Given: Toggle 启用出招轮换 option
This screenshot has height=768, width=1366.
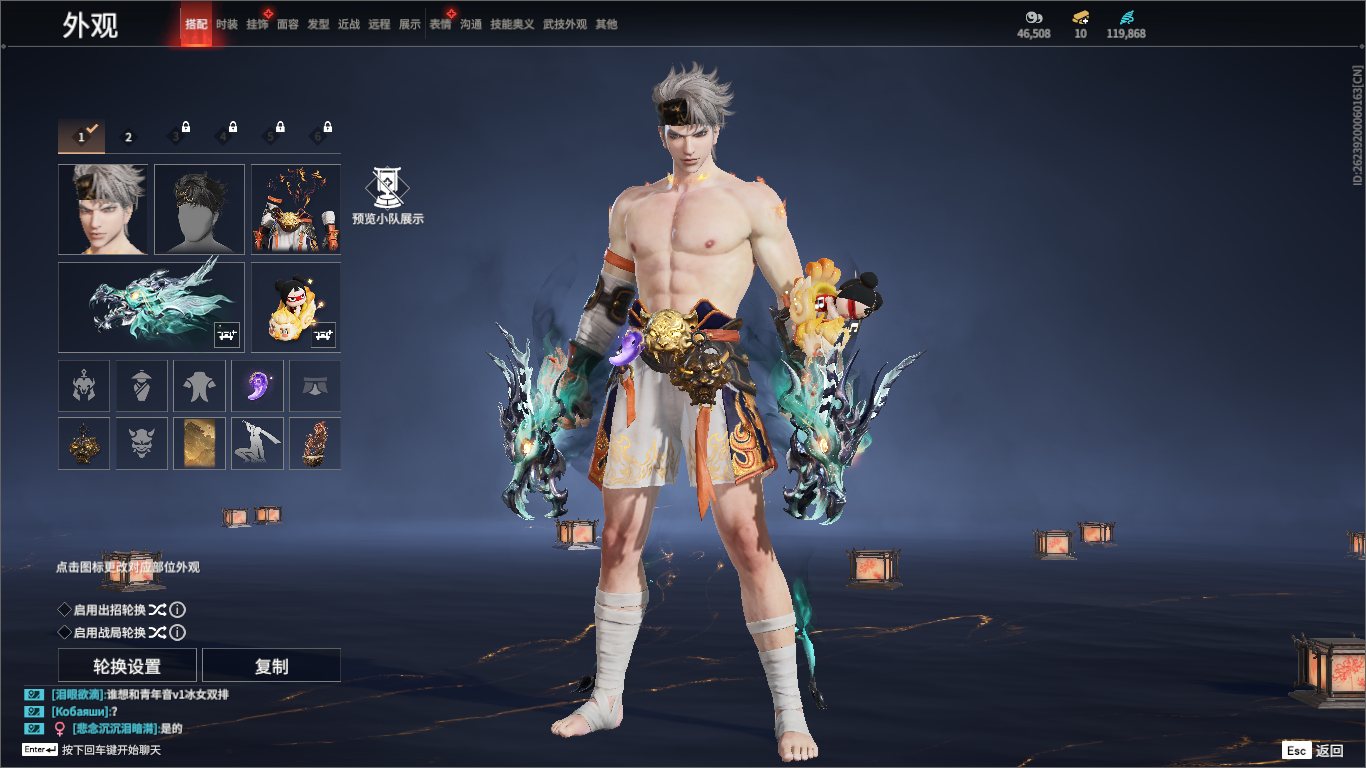Looking at the screenshot, I should coord(65,610).
